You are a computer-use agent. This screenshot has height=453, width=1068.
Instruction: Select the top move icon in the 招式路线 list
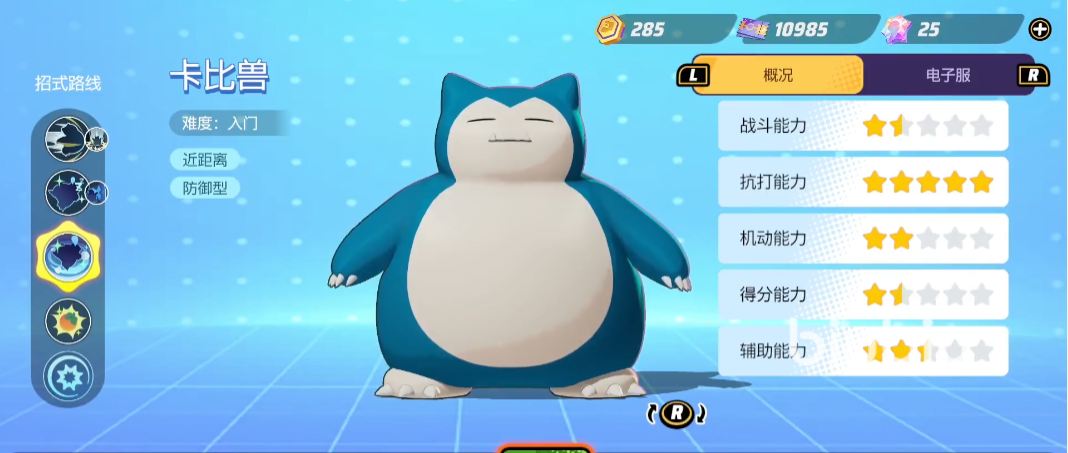point(68,139)
